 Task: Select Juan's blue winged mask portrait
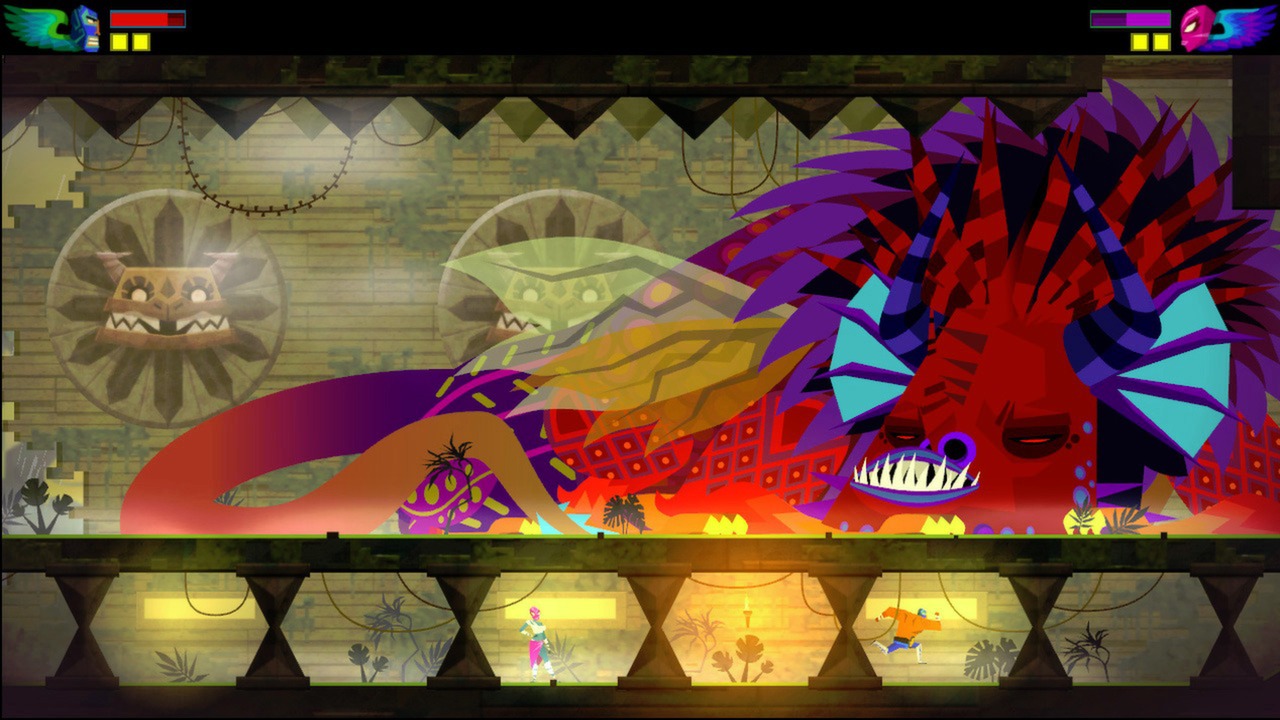[x=60, y=27]
